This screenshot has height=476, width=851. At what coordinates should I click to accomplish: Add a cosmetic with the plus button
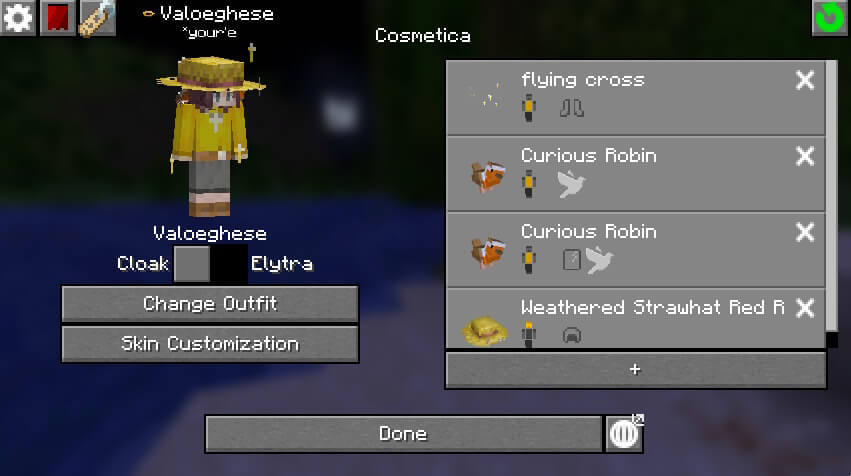tap(635, 370)
